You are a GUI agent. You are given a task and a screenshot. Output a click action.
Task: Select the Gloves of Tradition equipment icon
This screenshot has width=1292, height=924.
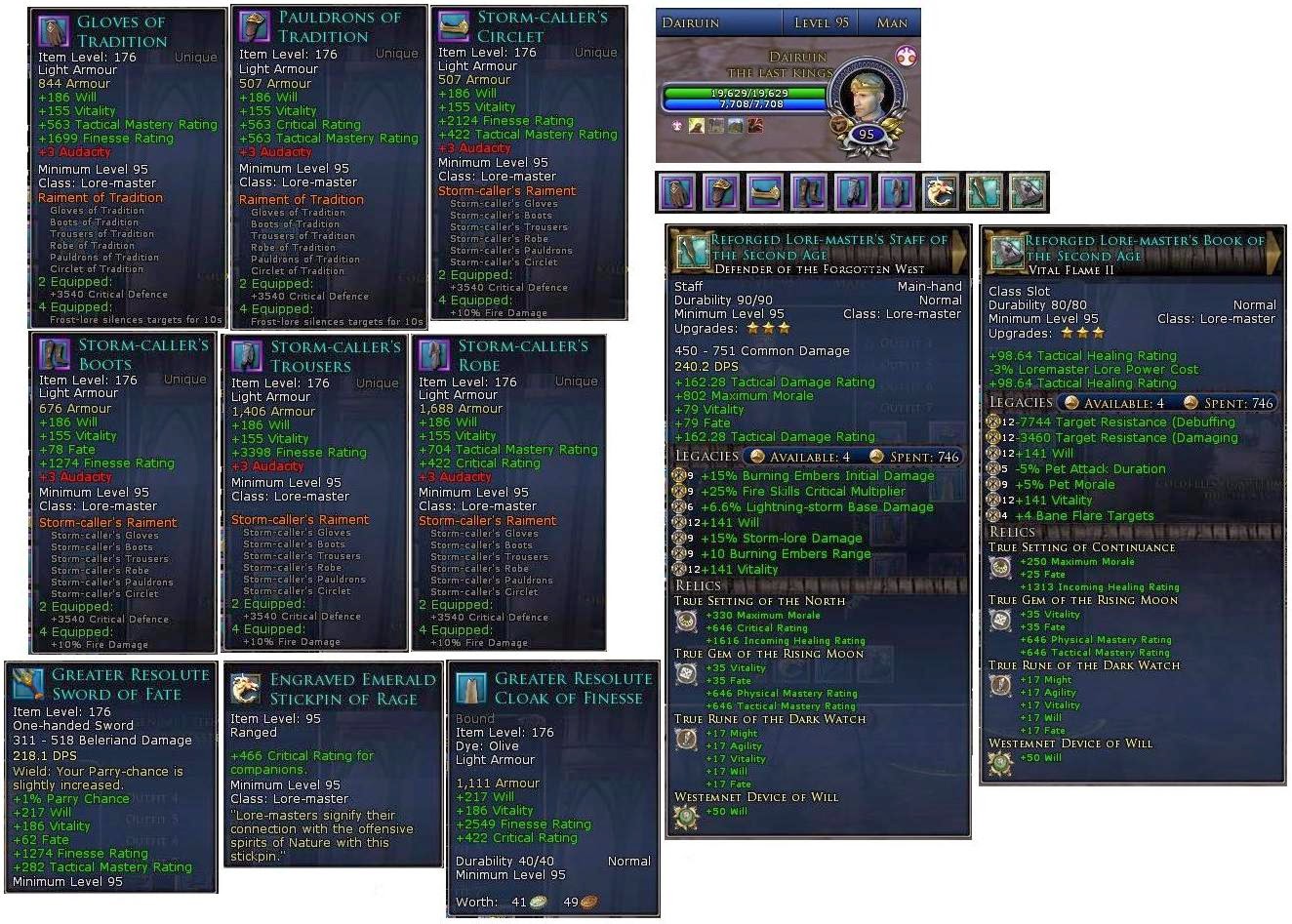[677, 192]
